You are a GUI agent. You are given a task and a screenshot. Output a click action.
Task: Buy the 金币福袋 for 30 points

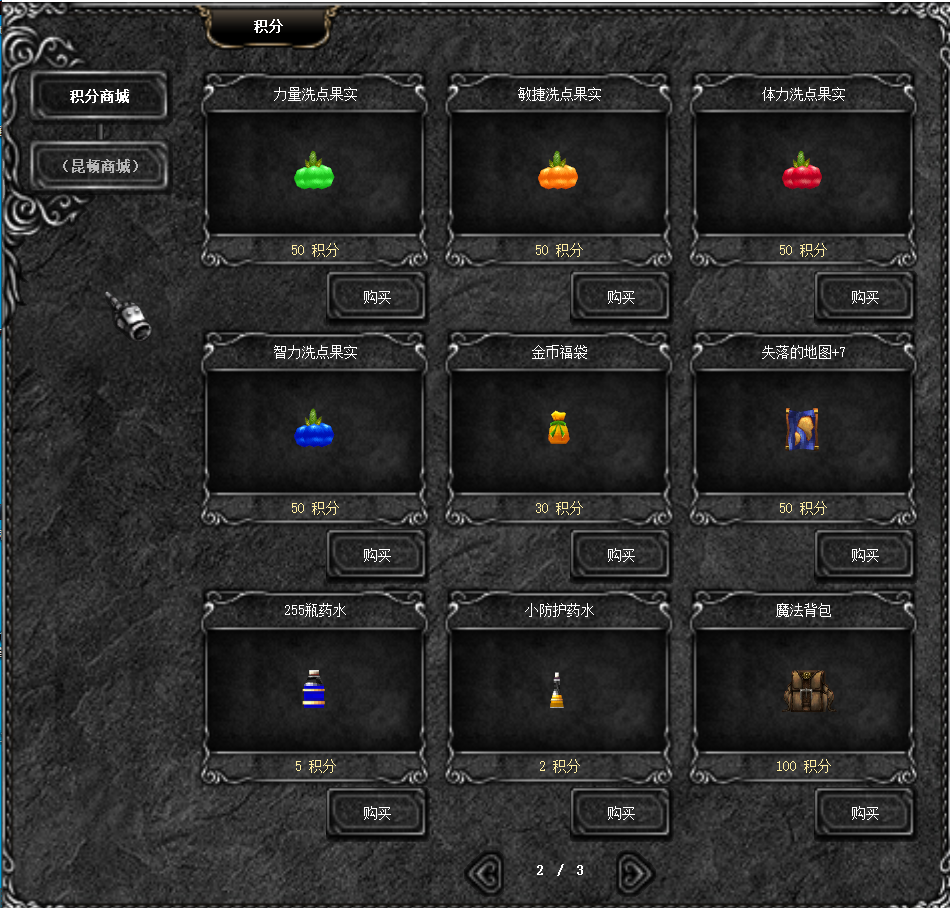621,555
